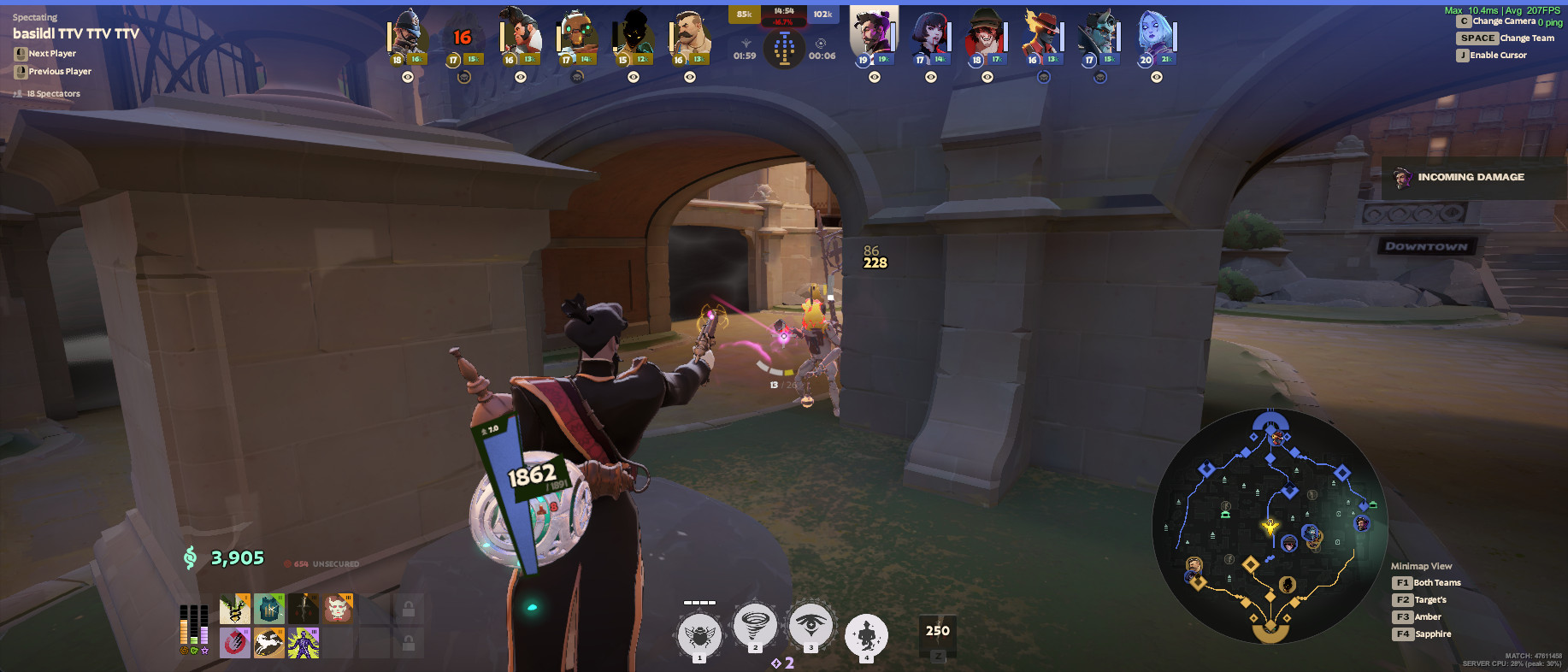This screenshot has height=672, width=1568.
Task: Click the demon head item icon
Action: [338, 610]
